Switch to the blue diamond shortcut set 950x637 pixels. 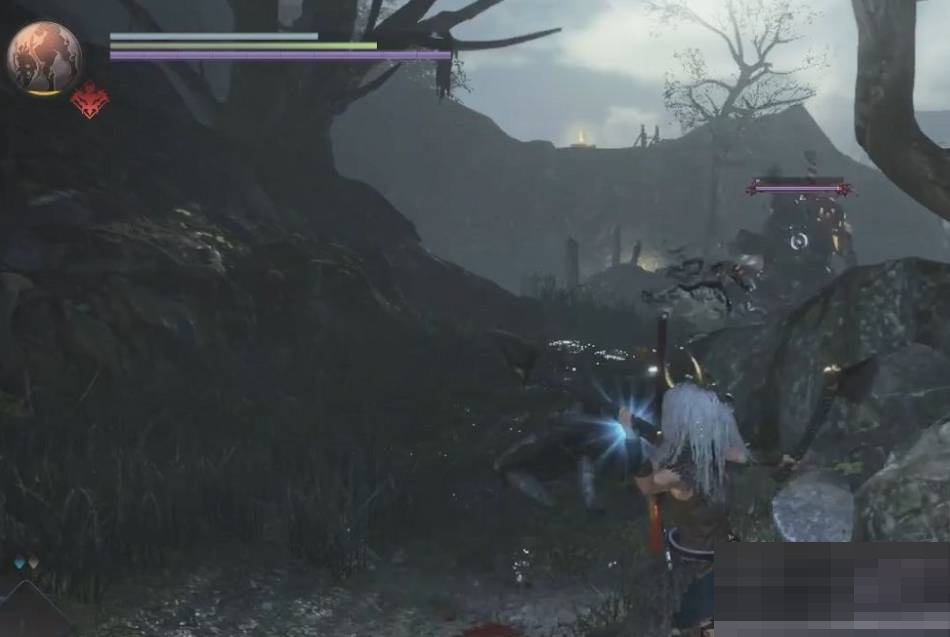19,564
